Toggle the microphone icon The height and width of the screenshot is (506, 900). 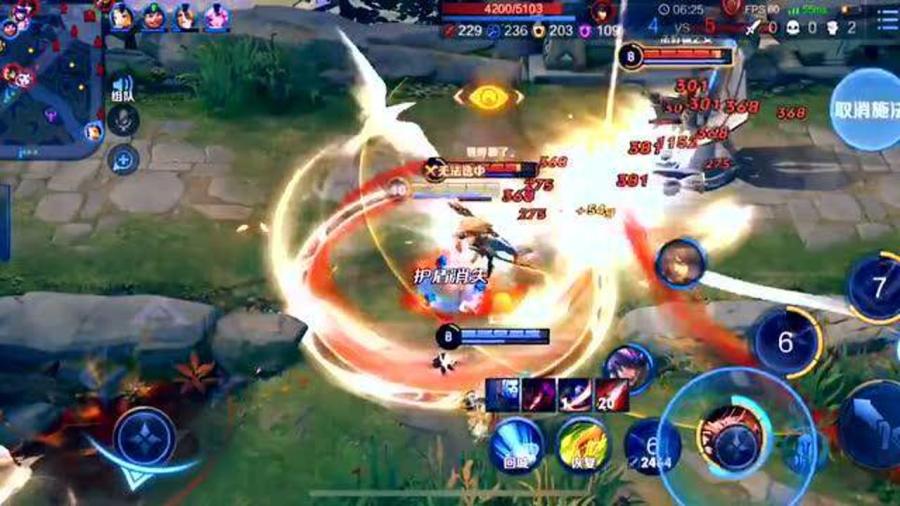pos(123,121)
